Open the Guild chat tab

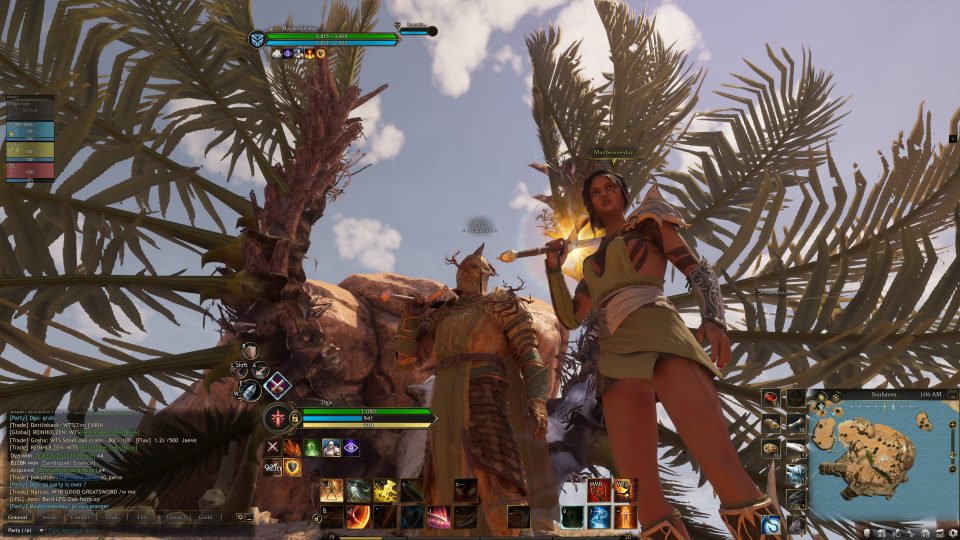(205, 517)
